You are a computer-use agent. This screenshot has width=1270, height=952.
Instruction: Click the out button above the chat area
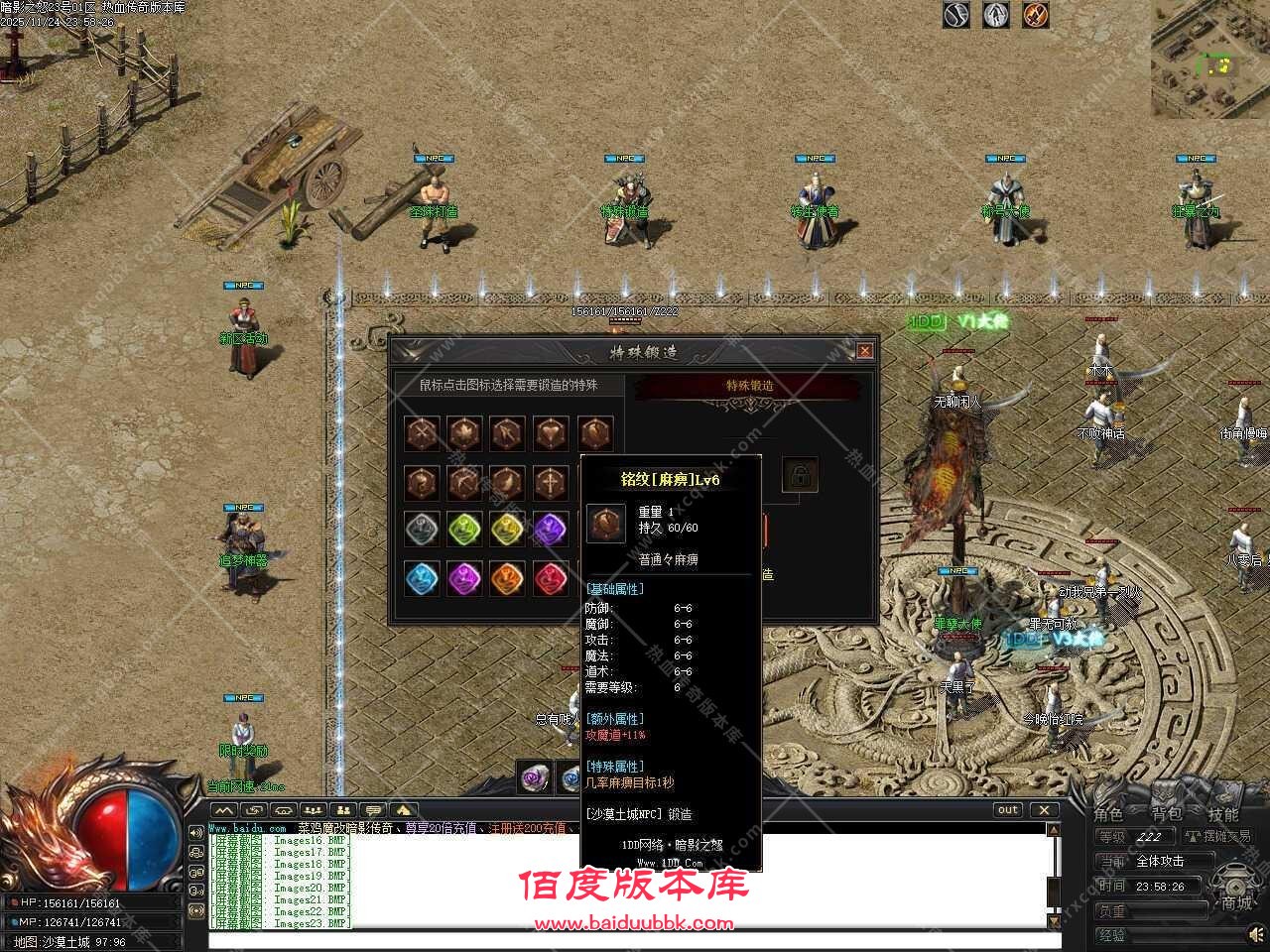pyautogui.click(x=1007, y=809)
